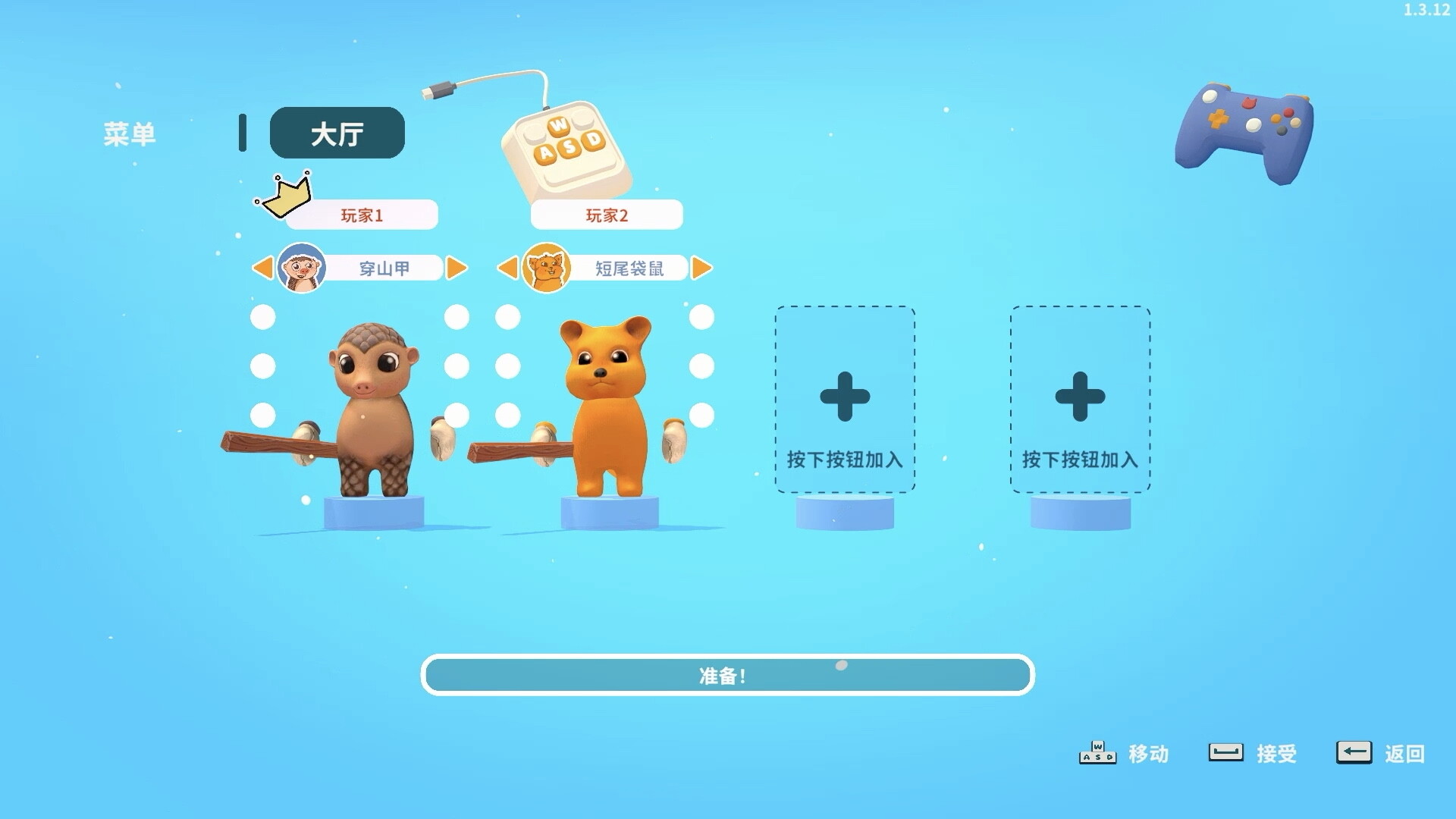
Task: Click the crown icon above 玩家1
Action: [x=287, y=196]
